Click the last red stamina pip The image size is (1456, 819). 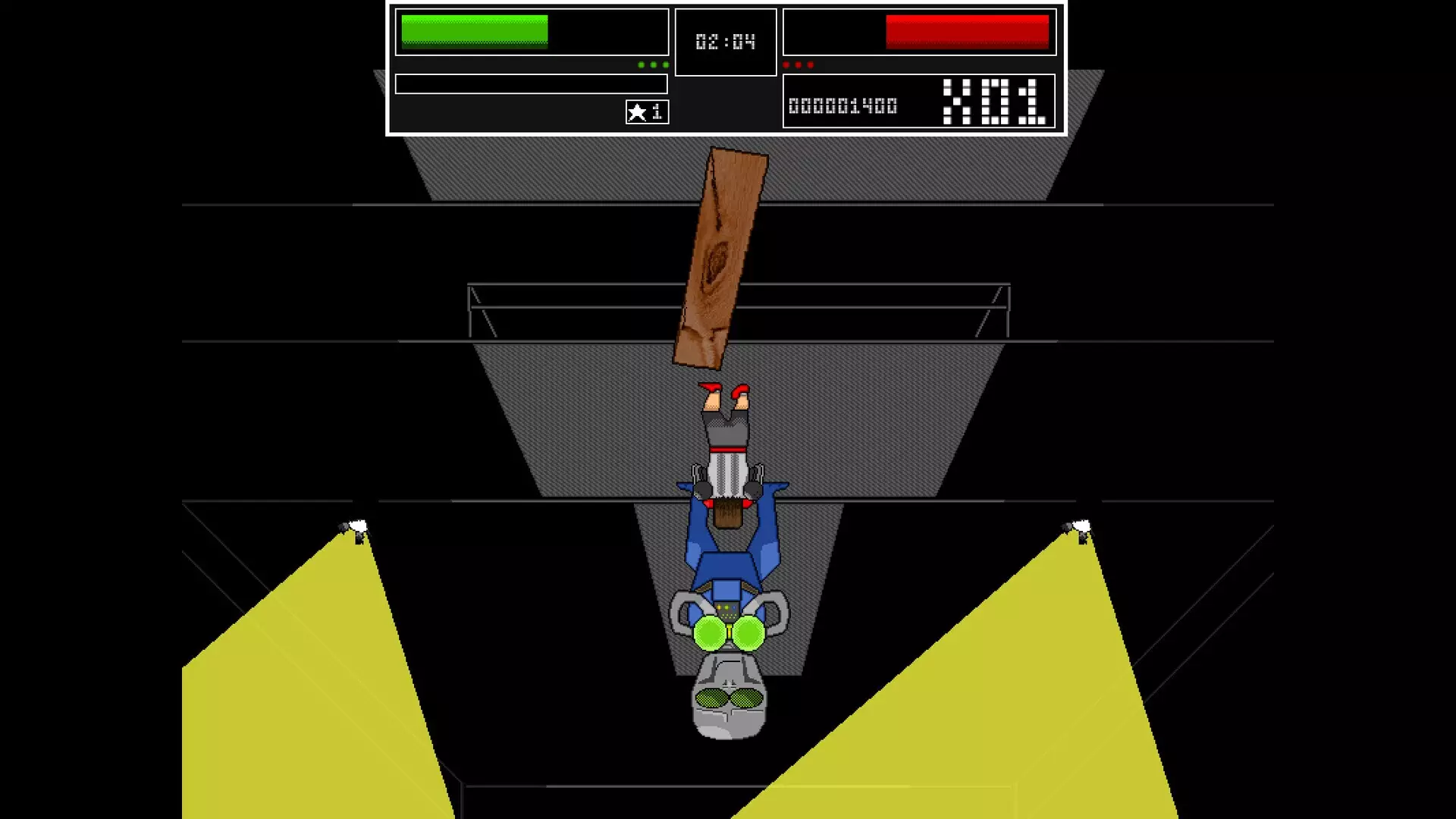811,64
